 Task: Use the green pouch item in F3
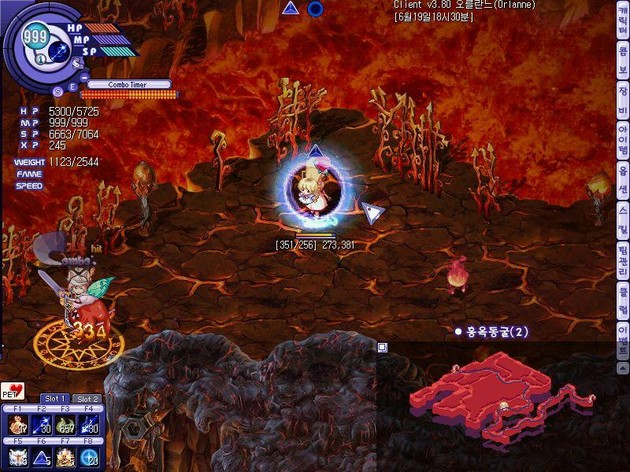click(66, 426)
